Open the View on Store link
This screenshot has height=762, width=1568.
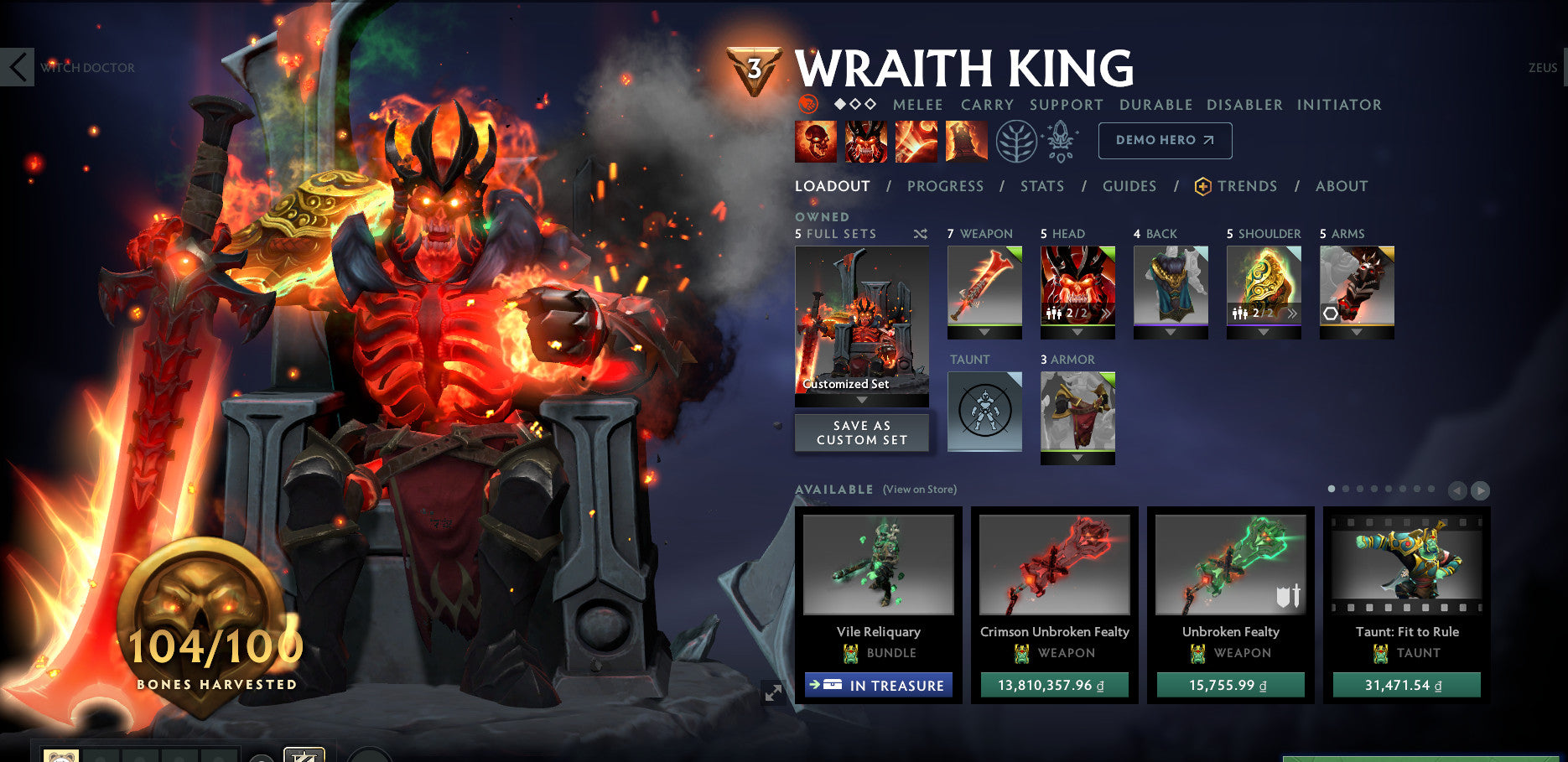920,489
